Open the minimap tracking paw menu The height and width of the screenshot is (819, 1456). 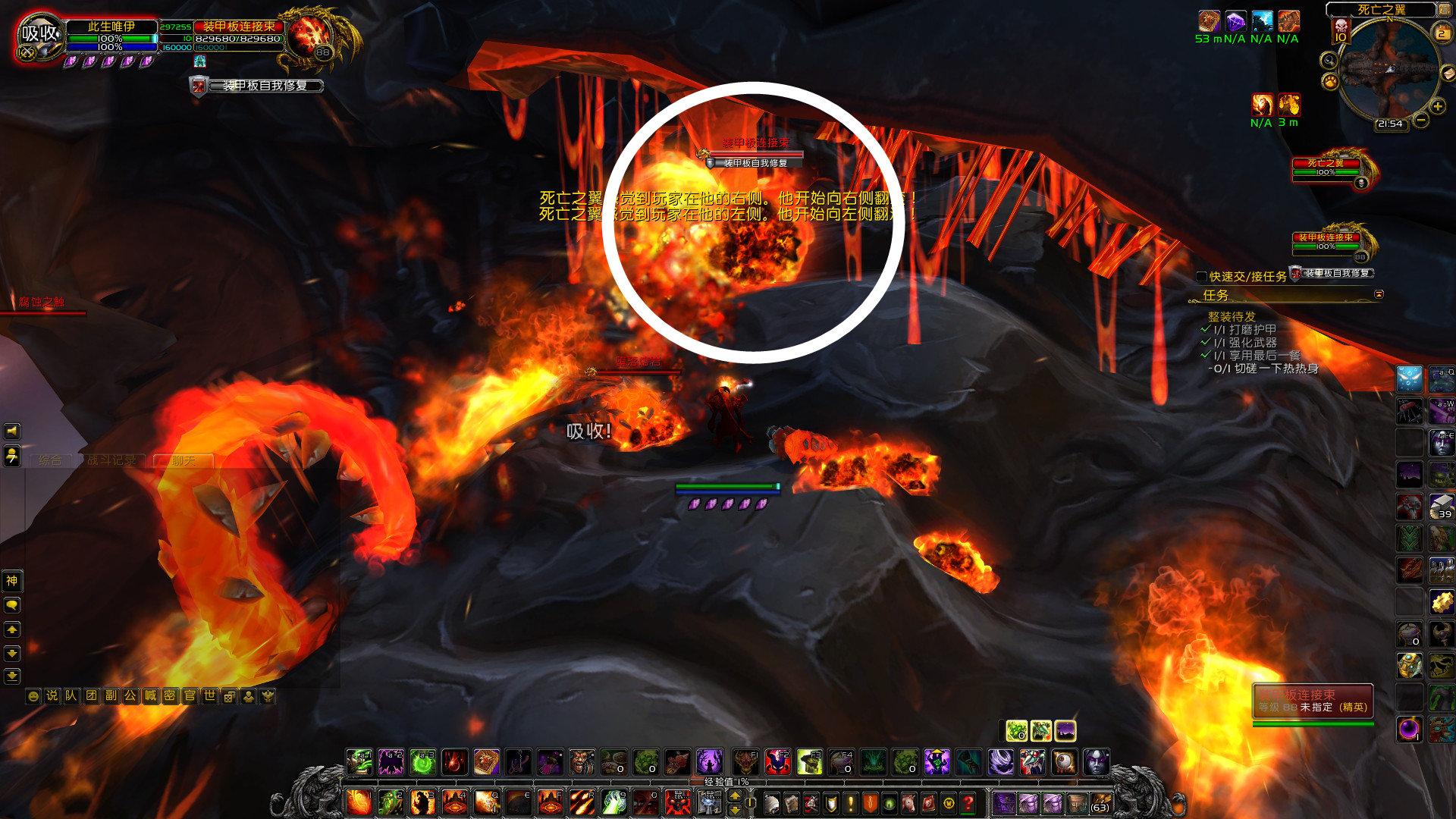pos(1330,80)
